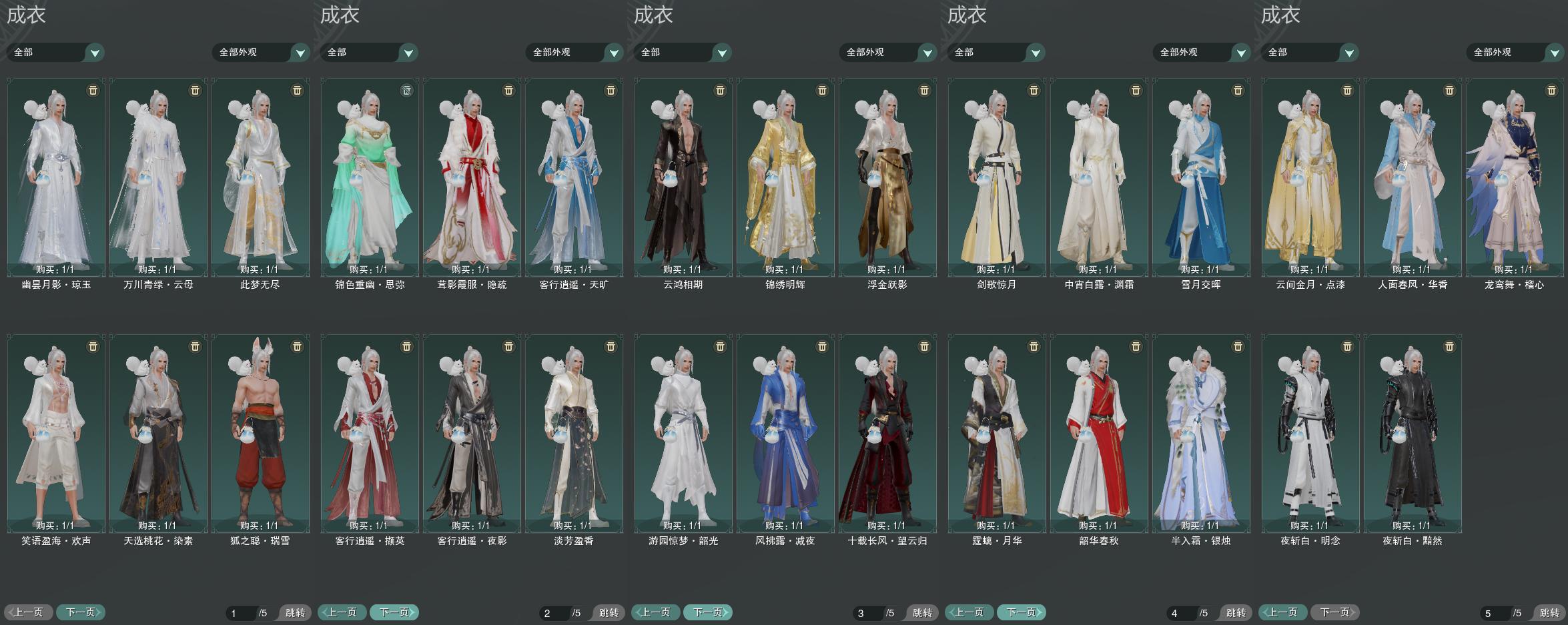This screenshot has width=1568, height=625.
Task: Pick the 茸影霞服·隐疏 red outfit
Action: click(x=472, y=177)
